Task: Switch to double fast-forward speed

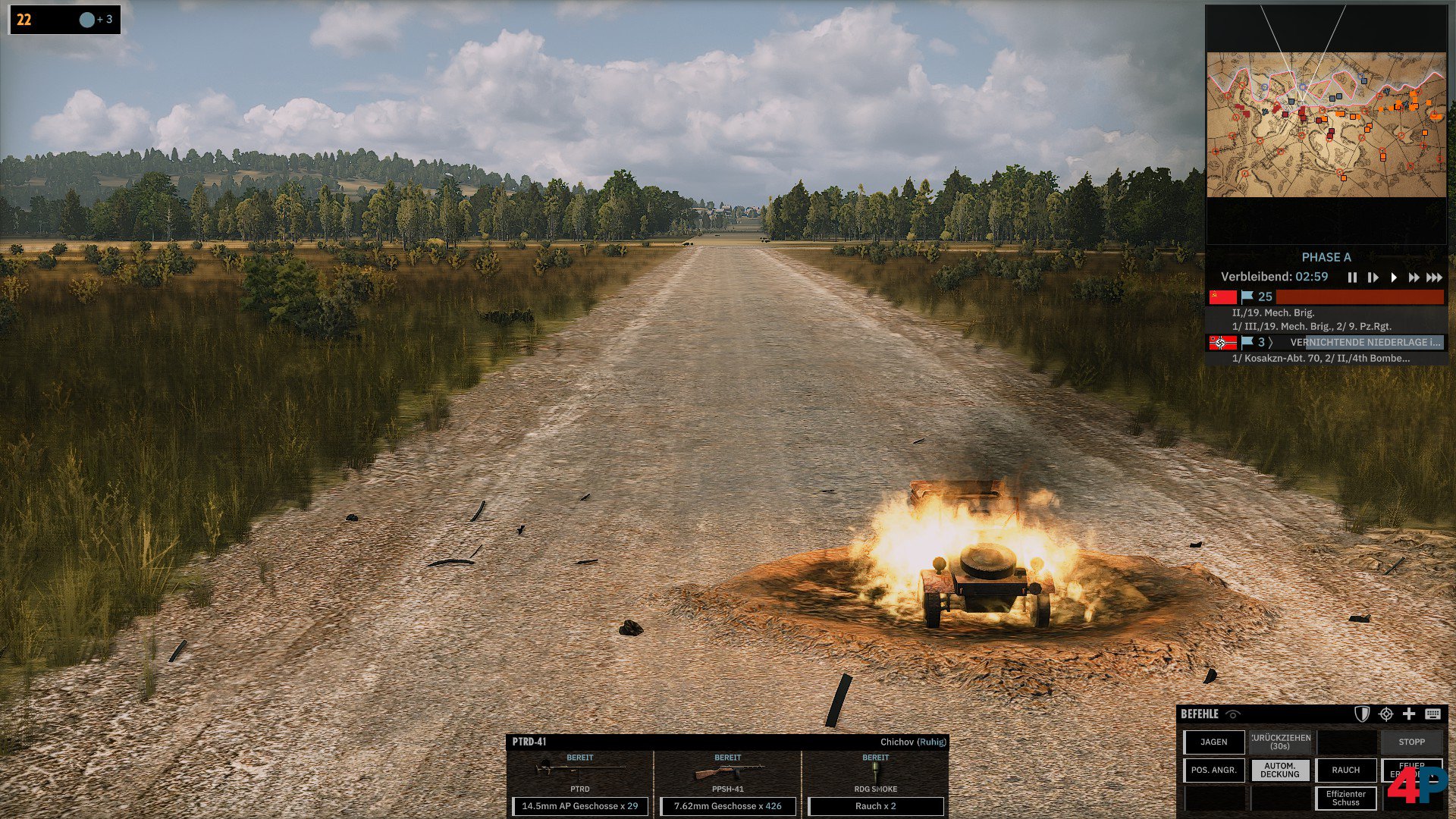Action: click(1414, 278)
